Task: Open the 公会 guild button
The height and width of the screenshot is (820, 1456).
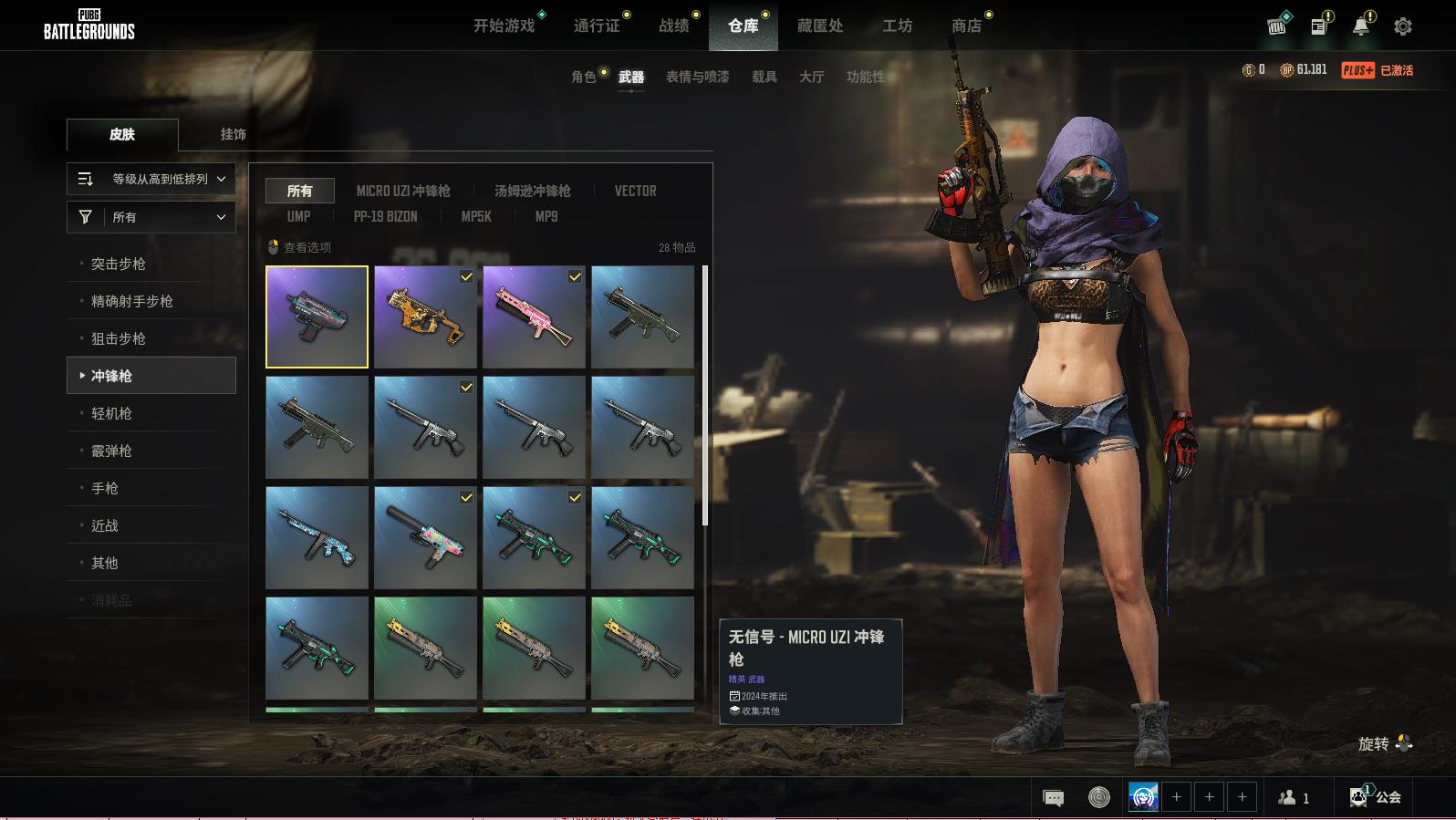Action: (x=1377, y=797)
